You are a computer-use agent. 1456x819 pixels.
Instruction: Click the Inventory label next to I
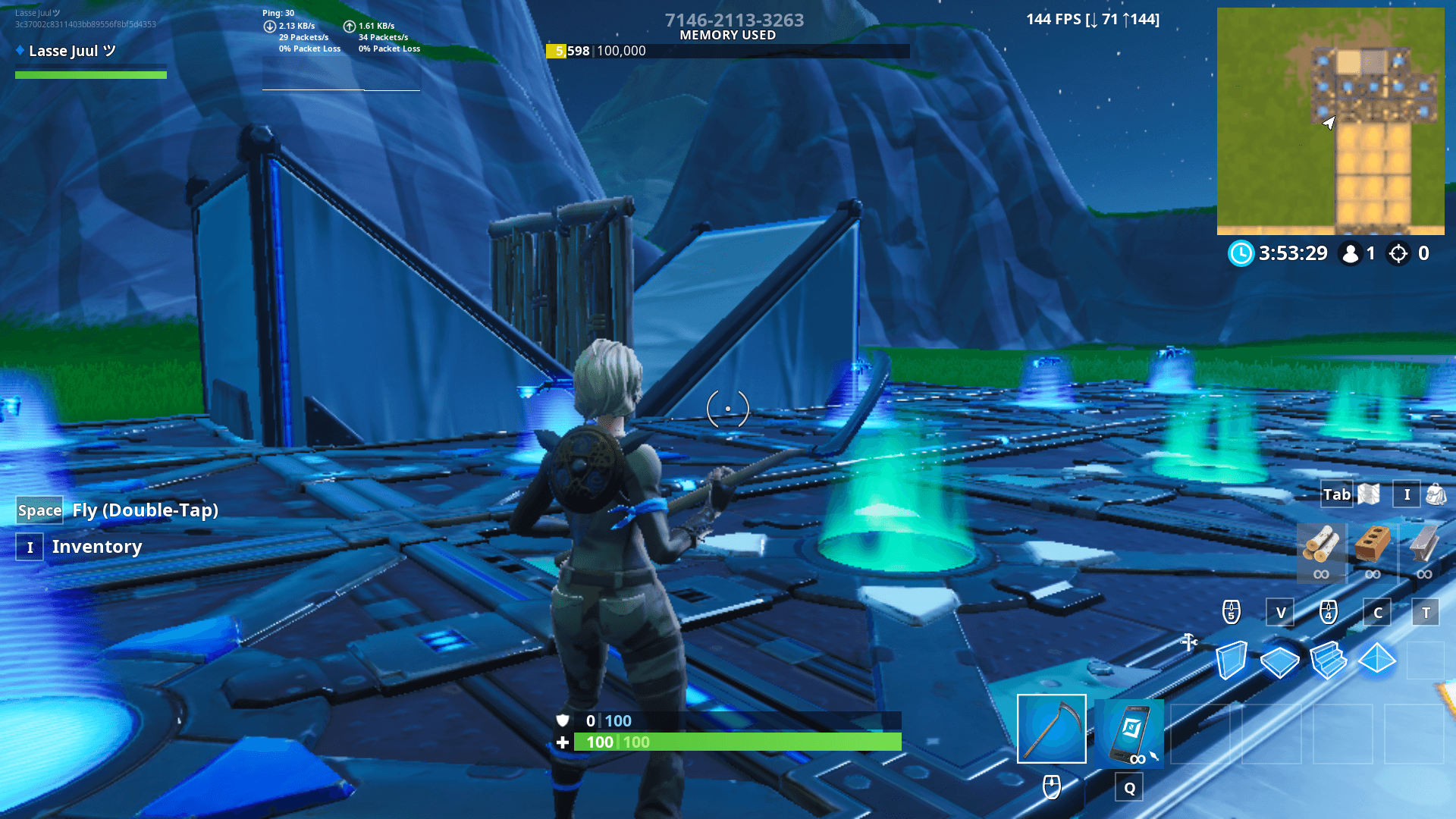[x=96, y=547]
